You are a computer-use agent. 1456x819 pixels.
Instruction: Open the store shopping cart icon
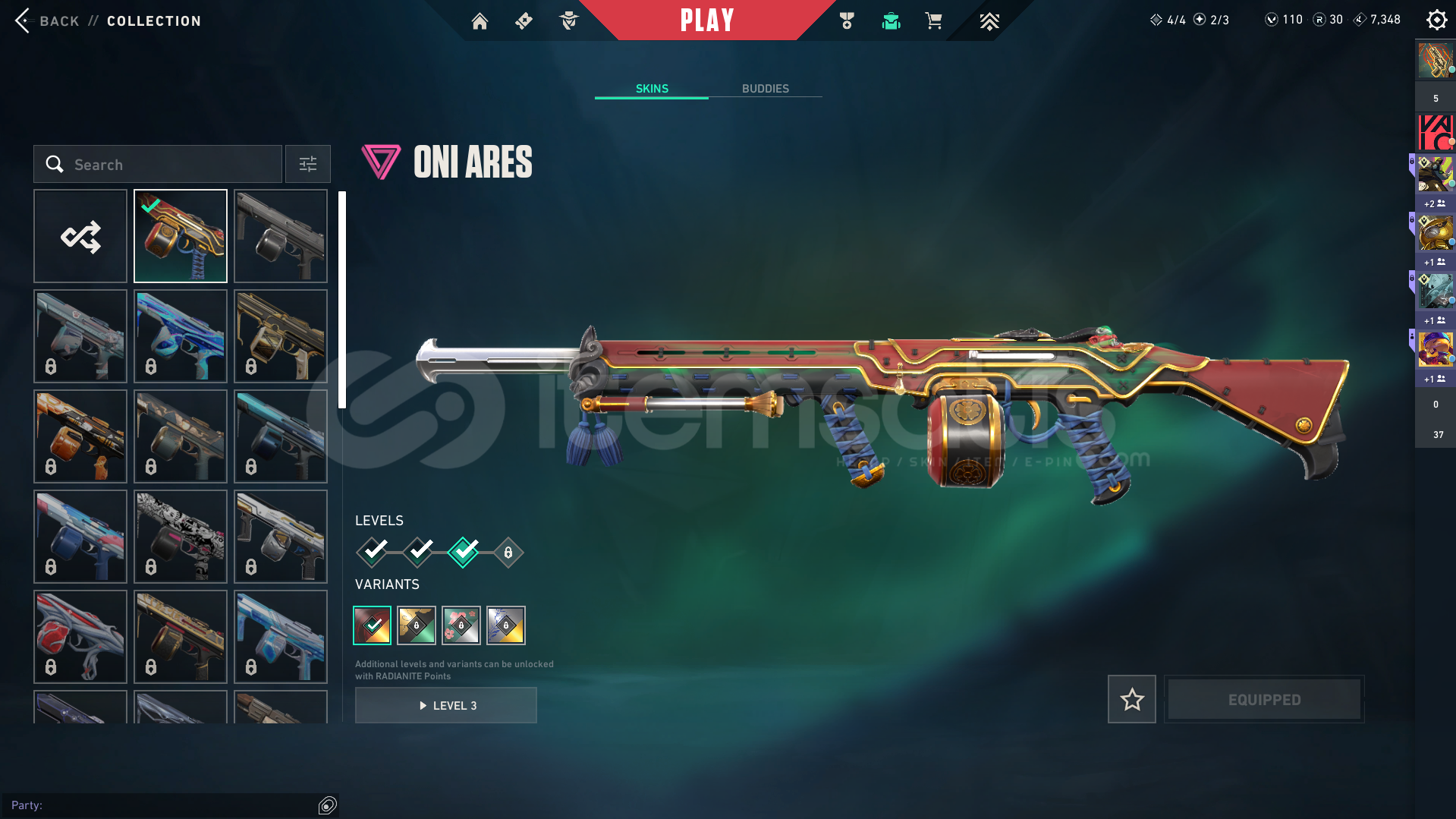[x=933, y=21]
